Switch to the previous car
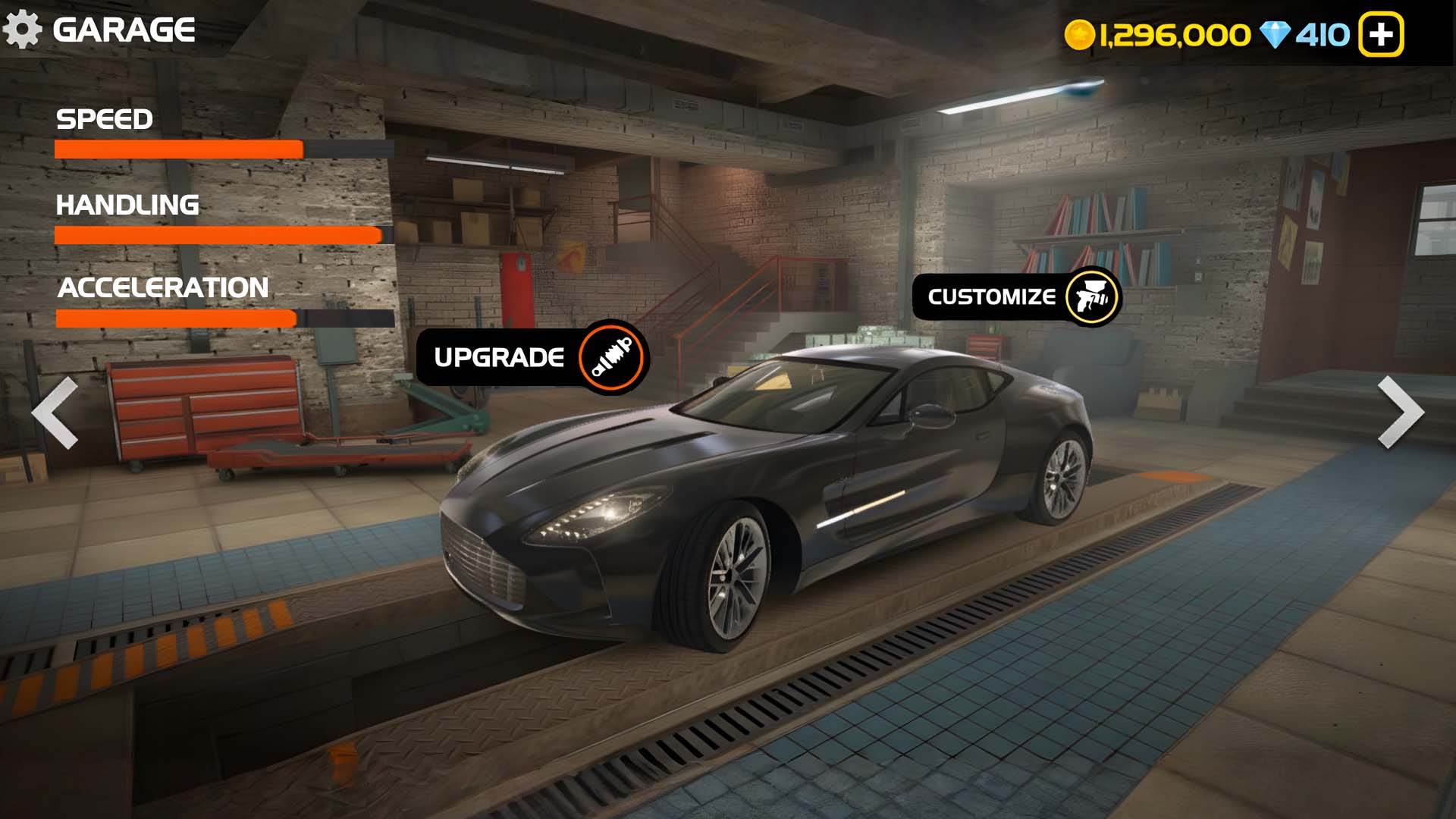Image resolution: width=1456 pixels, height=819 pixels. point(55,413)
